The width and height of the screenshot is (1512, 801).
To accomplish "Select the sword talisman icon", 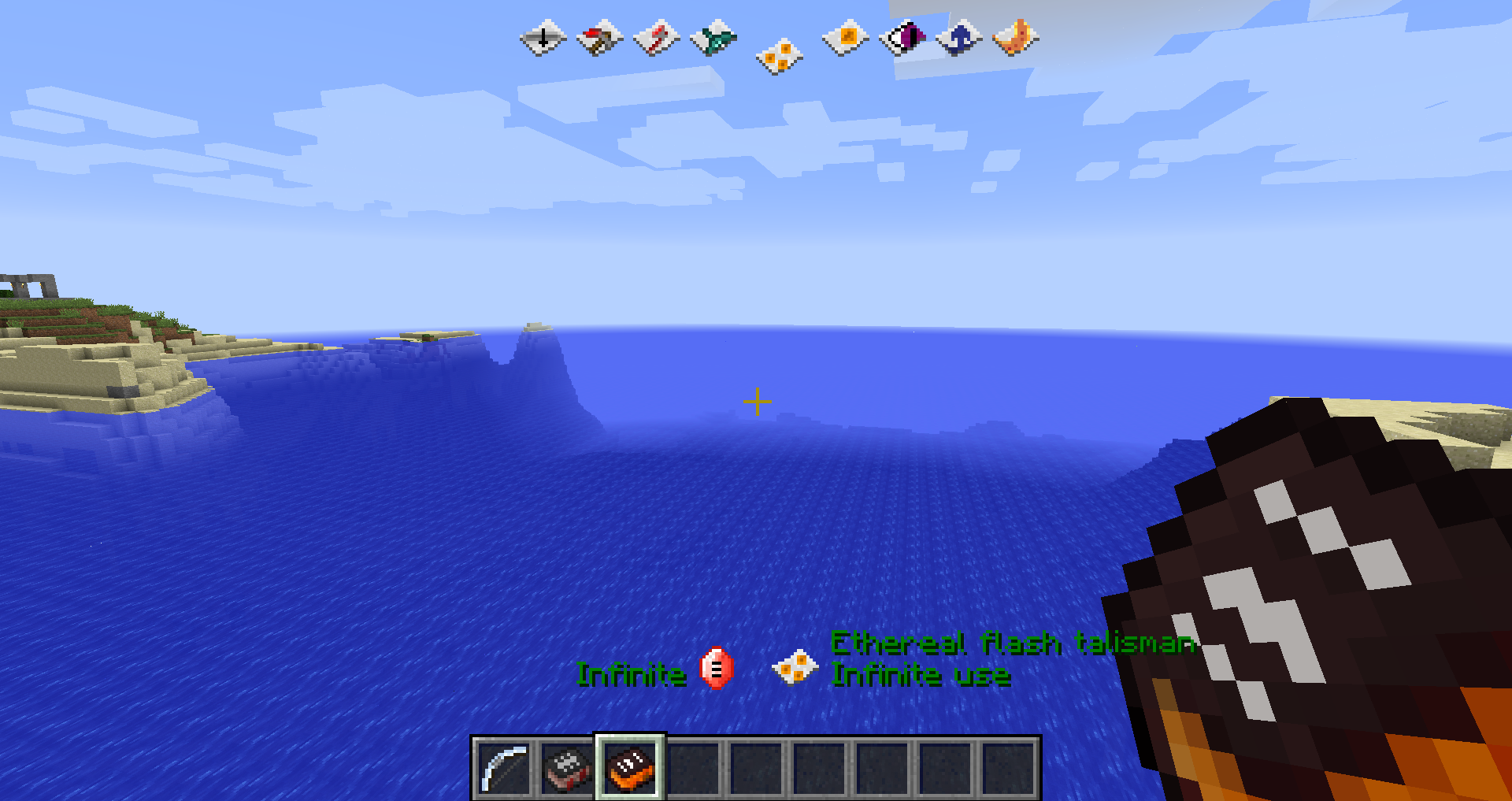I will point(543,38).
